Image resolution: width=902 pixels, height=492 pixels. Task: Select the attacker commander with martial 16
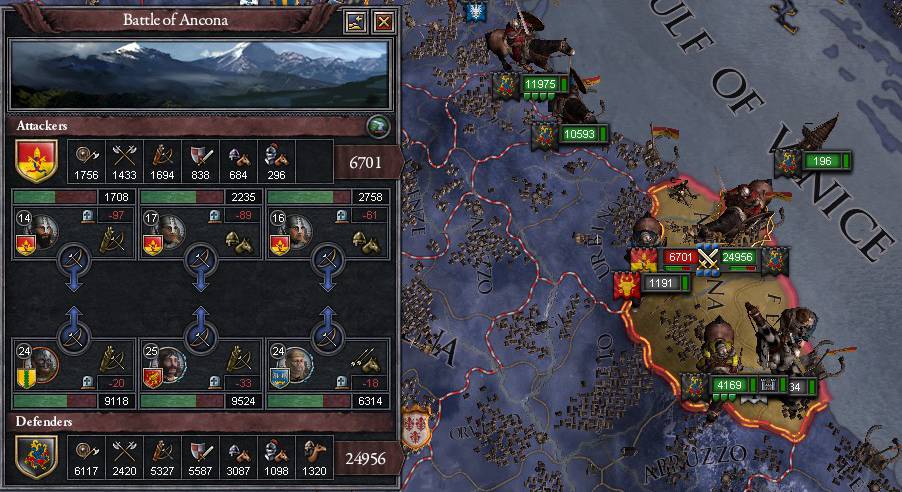tap(294, 232)
